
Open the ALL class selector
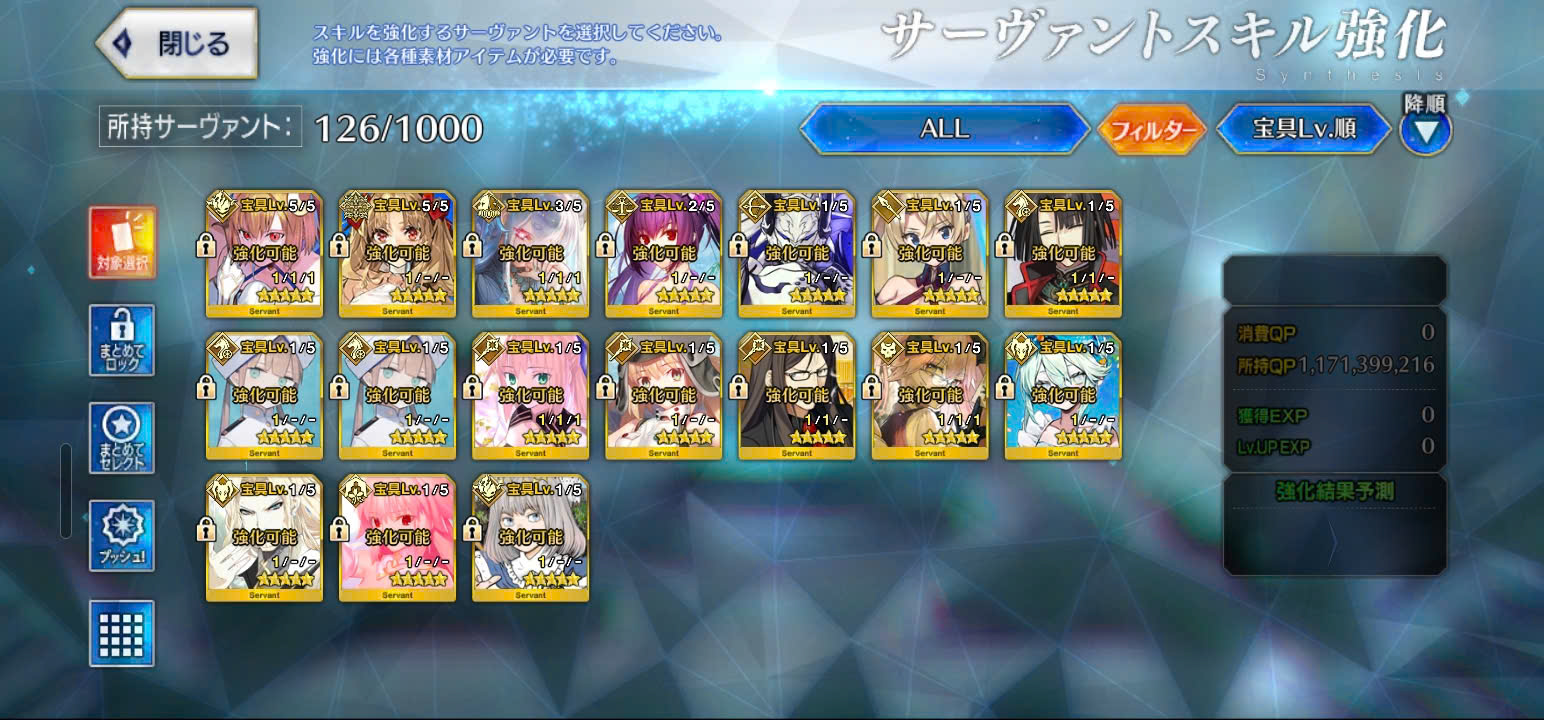pyautogui.click(x=944, y=129)
